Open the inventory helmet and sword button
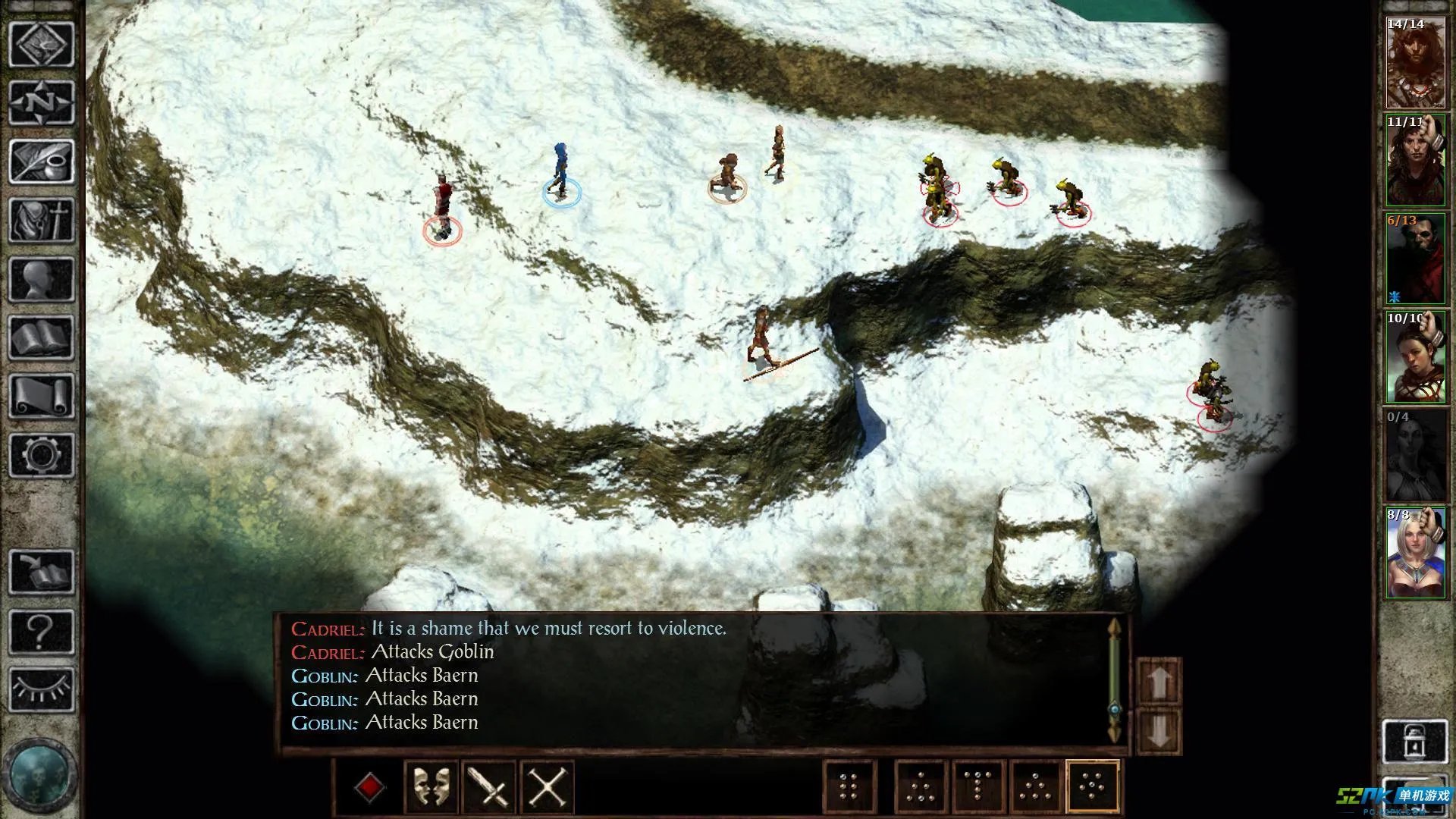The height and width of the screenshot is (819, 1456). coord(42,220)
